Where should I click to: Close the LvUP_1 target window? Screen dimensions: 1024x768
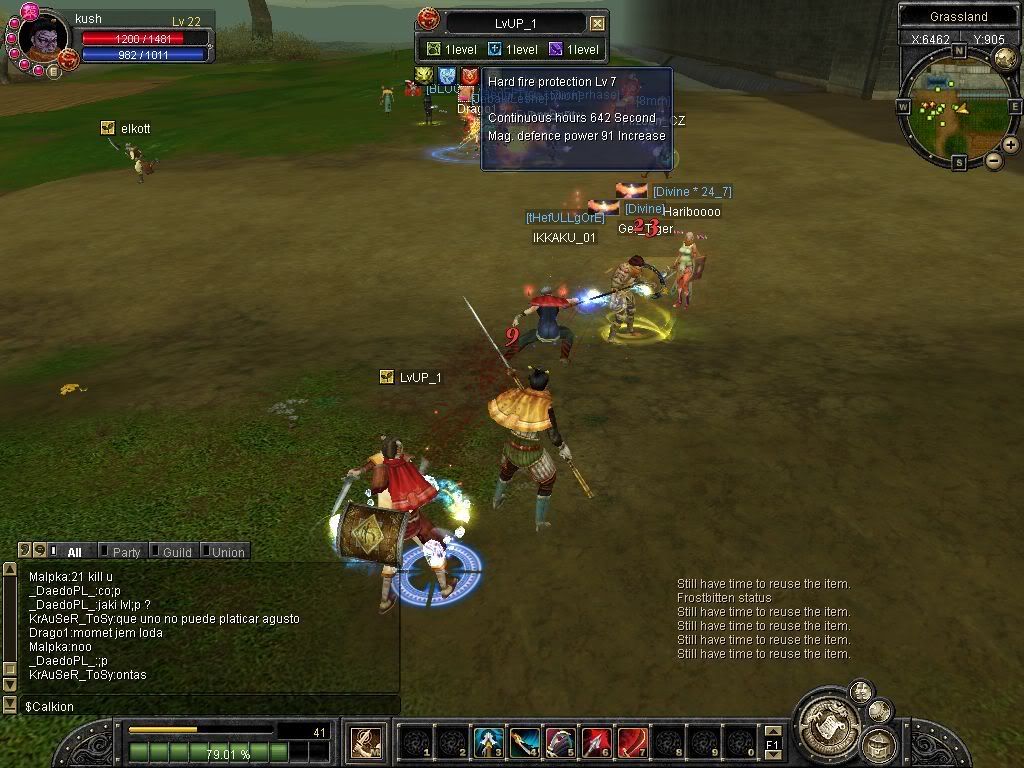(597, 23)
